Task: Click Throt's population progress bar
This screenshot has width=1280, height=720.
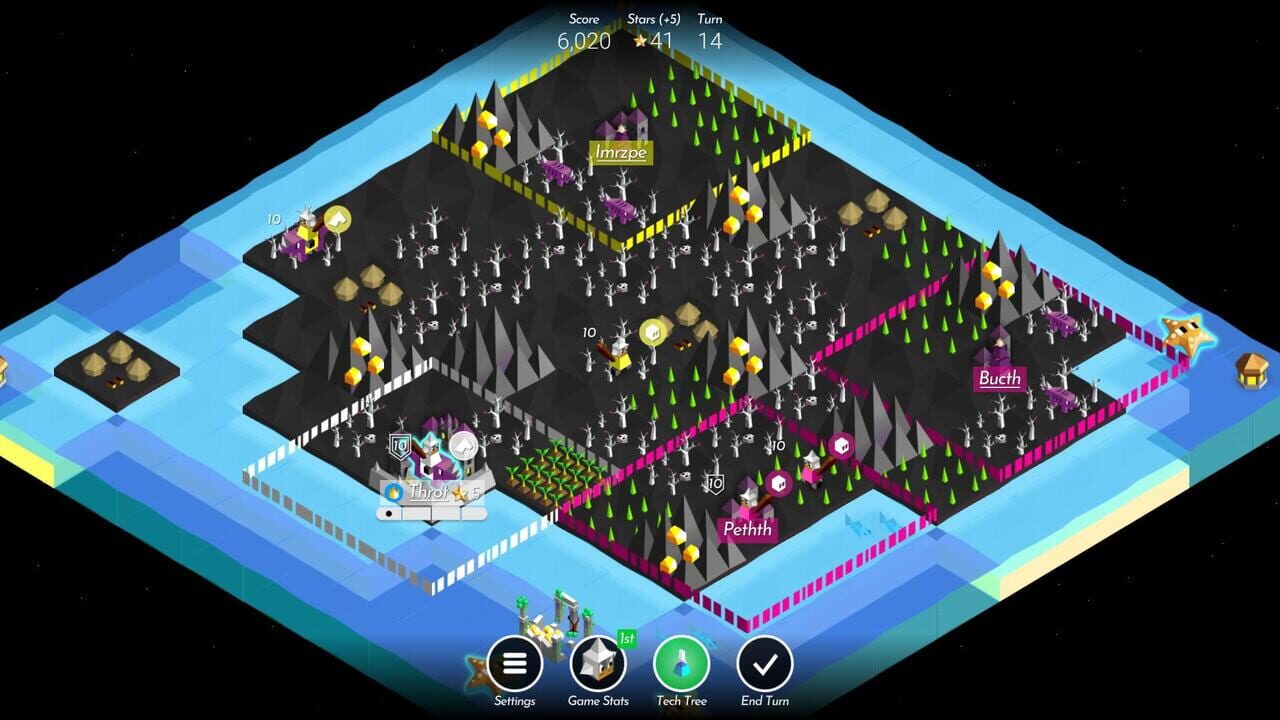Action: point(430,512)
